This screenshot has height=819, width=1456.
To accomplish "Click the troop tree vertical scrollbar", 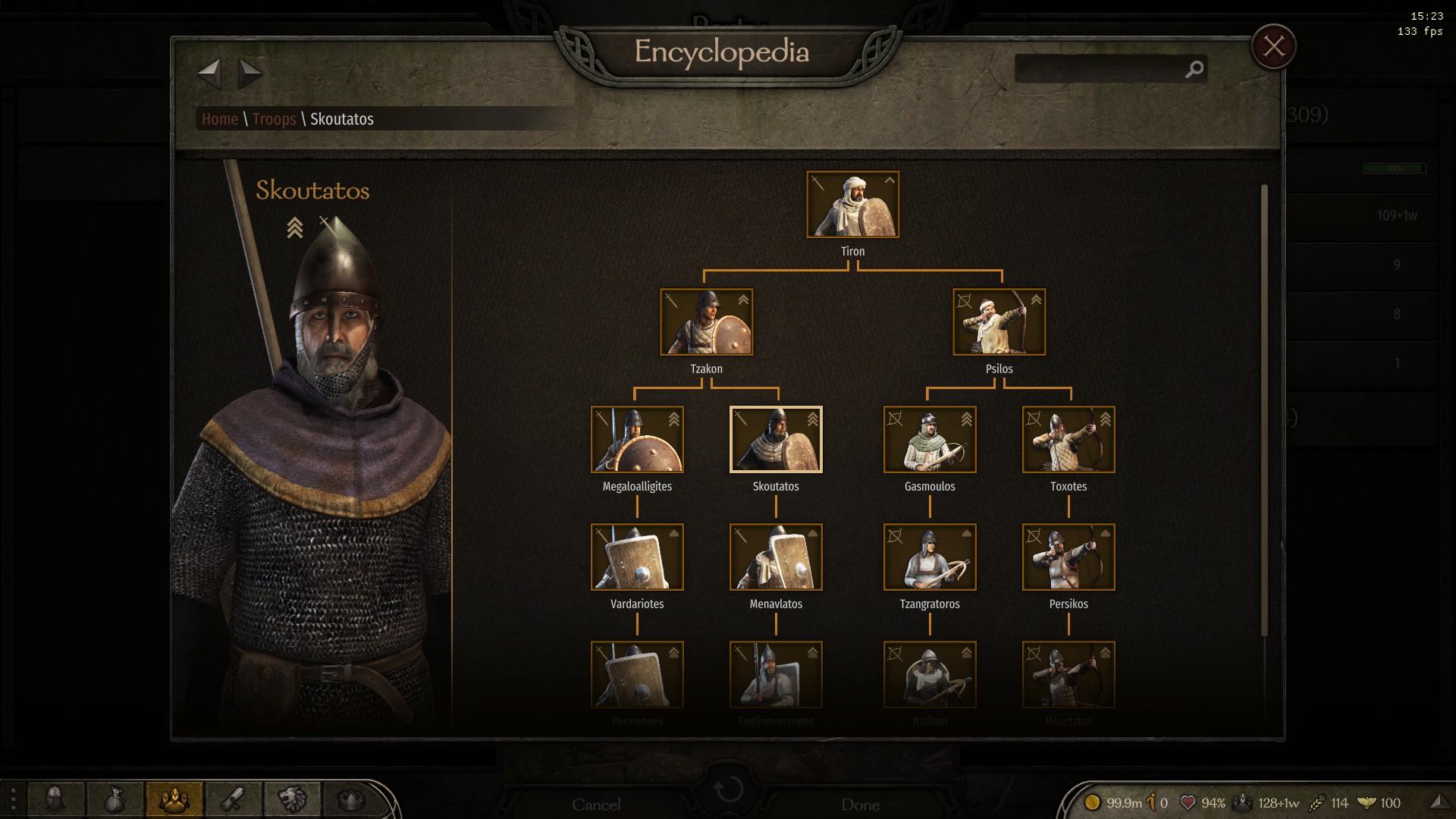I will point(1264,409).
